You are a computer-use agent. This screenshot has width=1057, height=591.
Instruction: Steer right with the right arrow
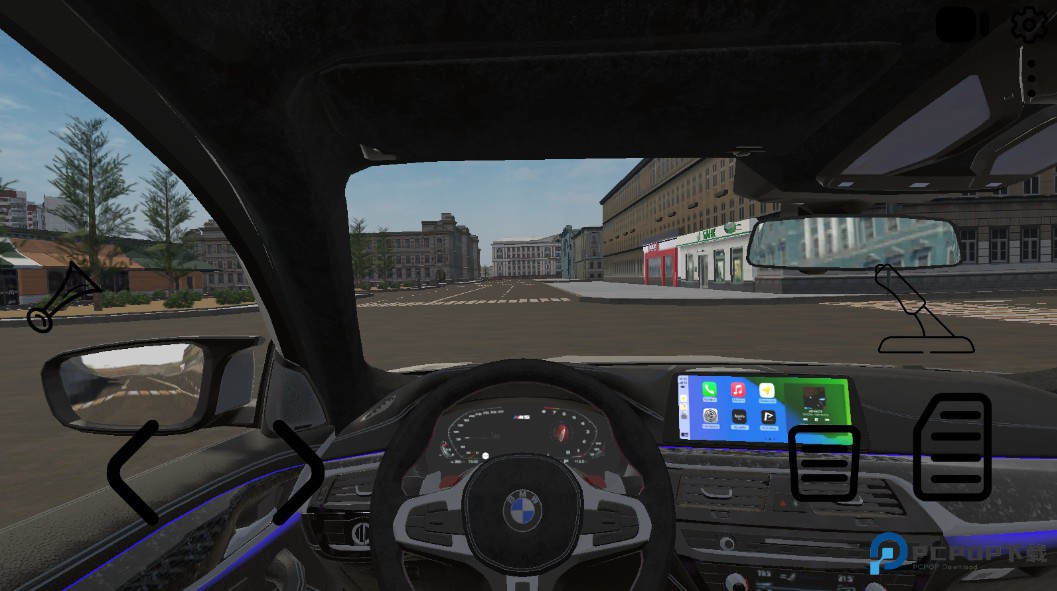[x=299, y=472]
